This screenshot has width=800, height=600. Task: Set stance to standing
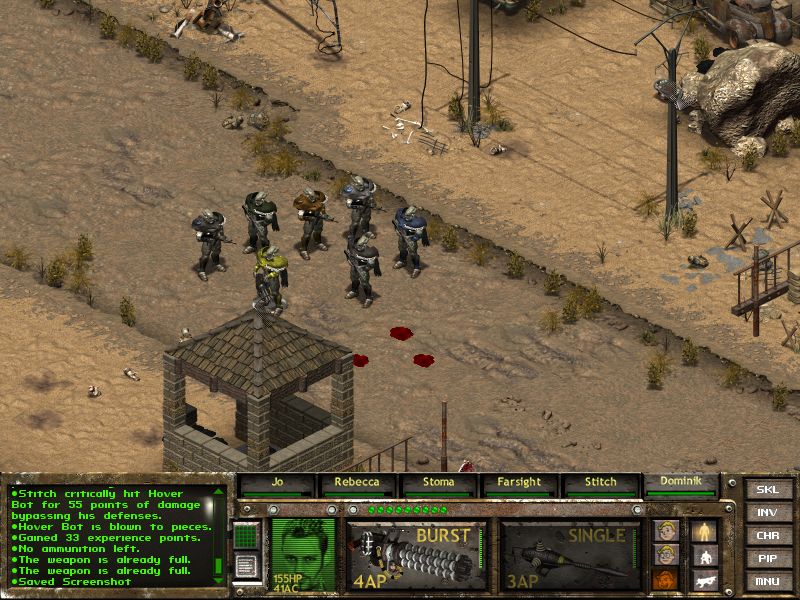pos(705,531)
